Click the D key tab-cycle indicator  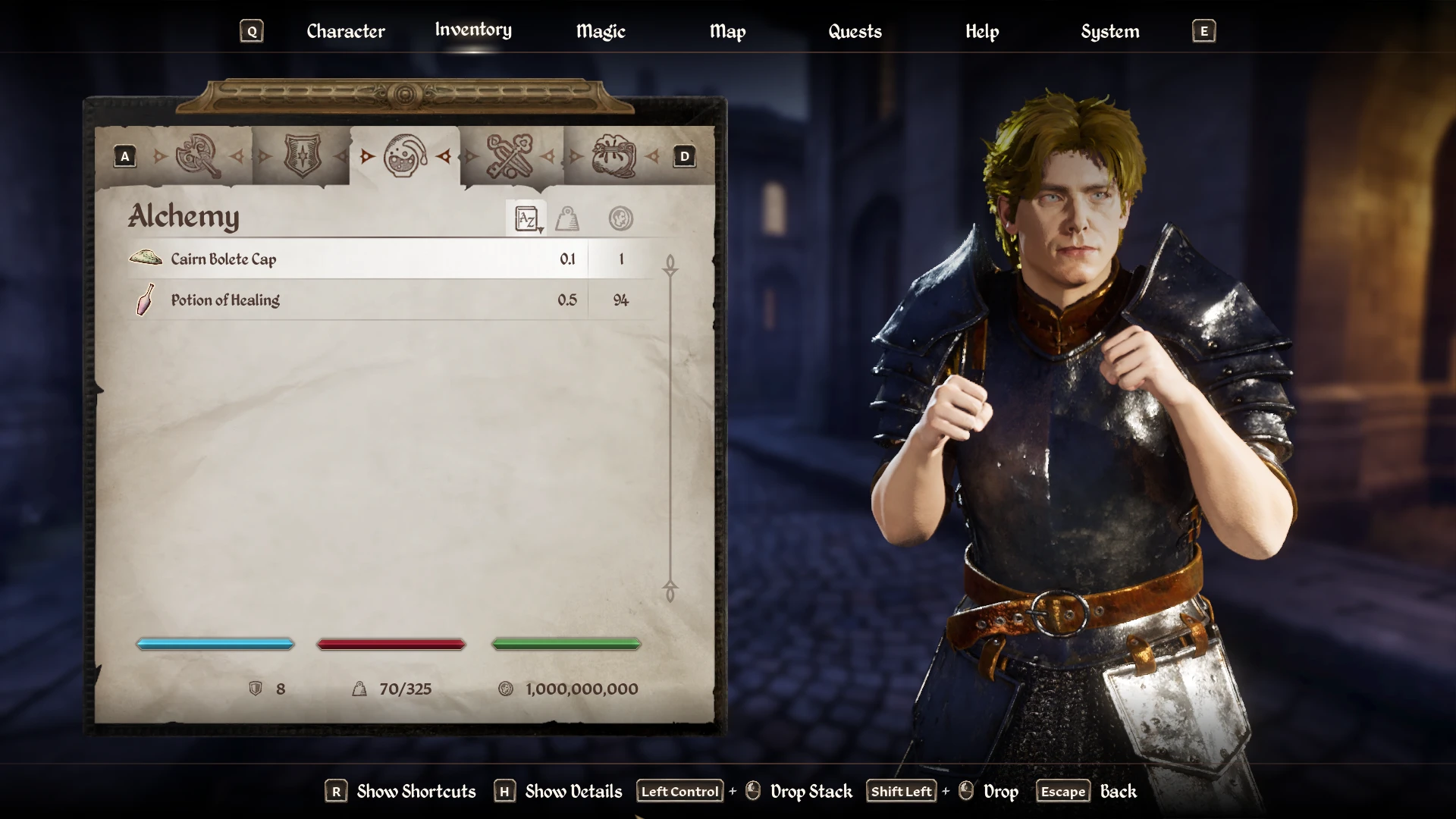pos(684,156)
